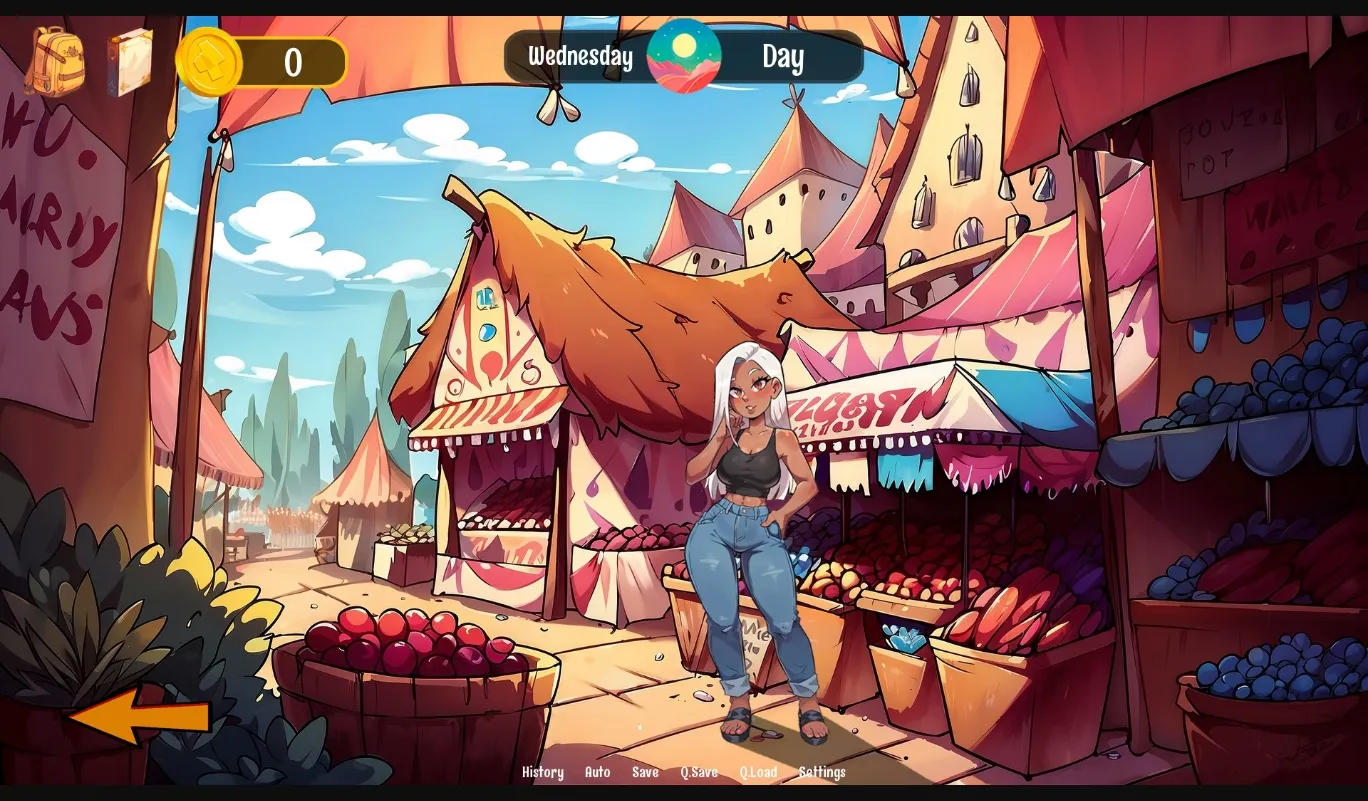Viewport: 1368px width, 801px height.
Task: Quick save using Q.Save
Action: coord(698,772)
